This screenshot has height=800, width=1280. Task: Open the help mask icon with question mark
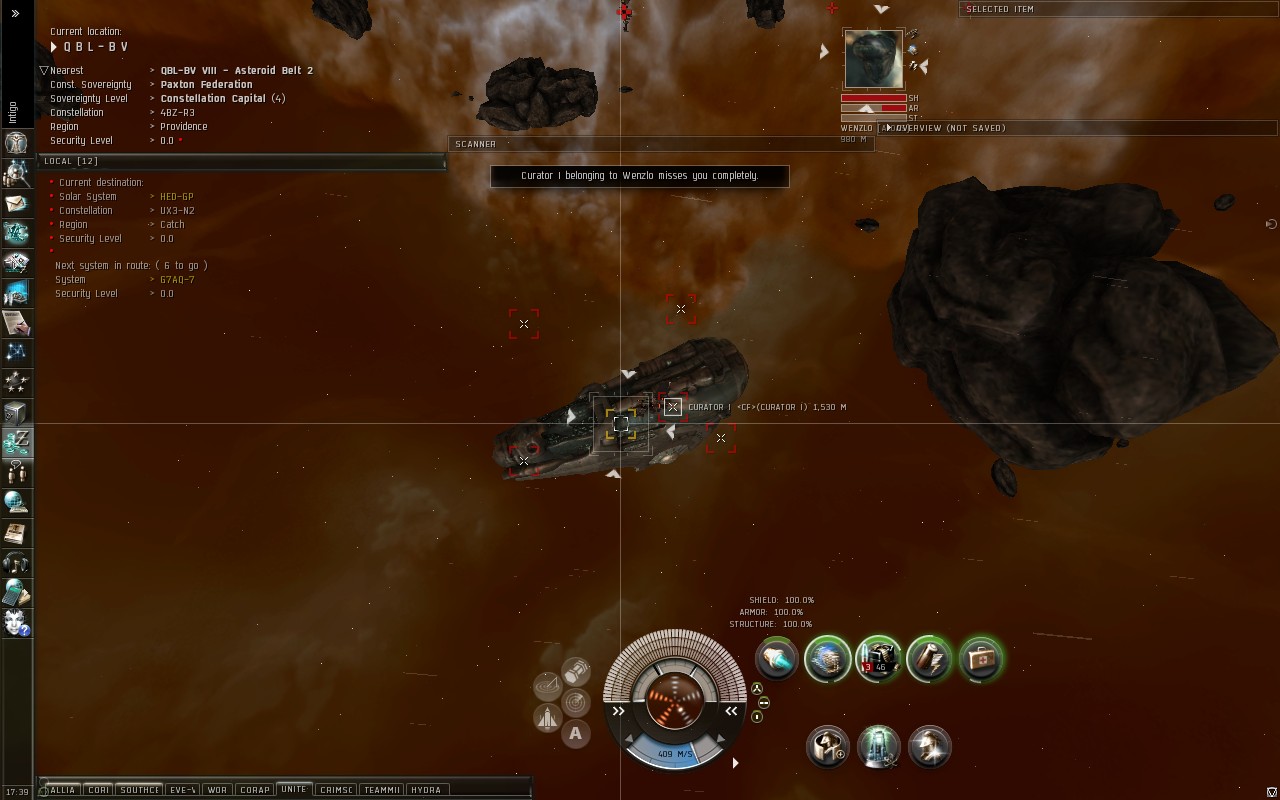coord(16,623)
